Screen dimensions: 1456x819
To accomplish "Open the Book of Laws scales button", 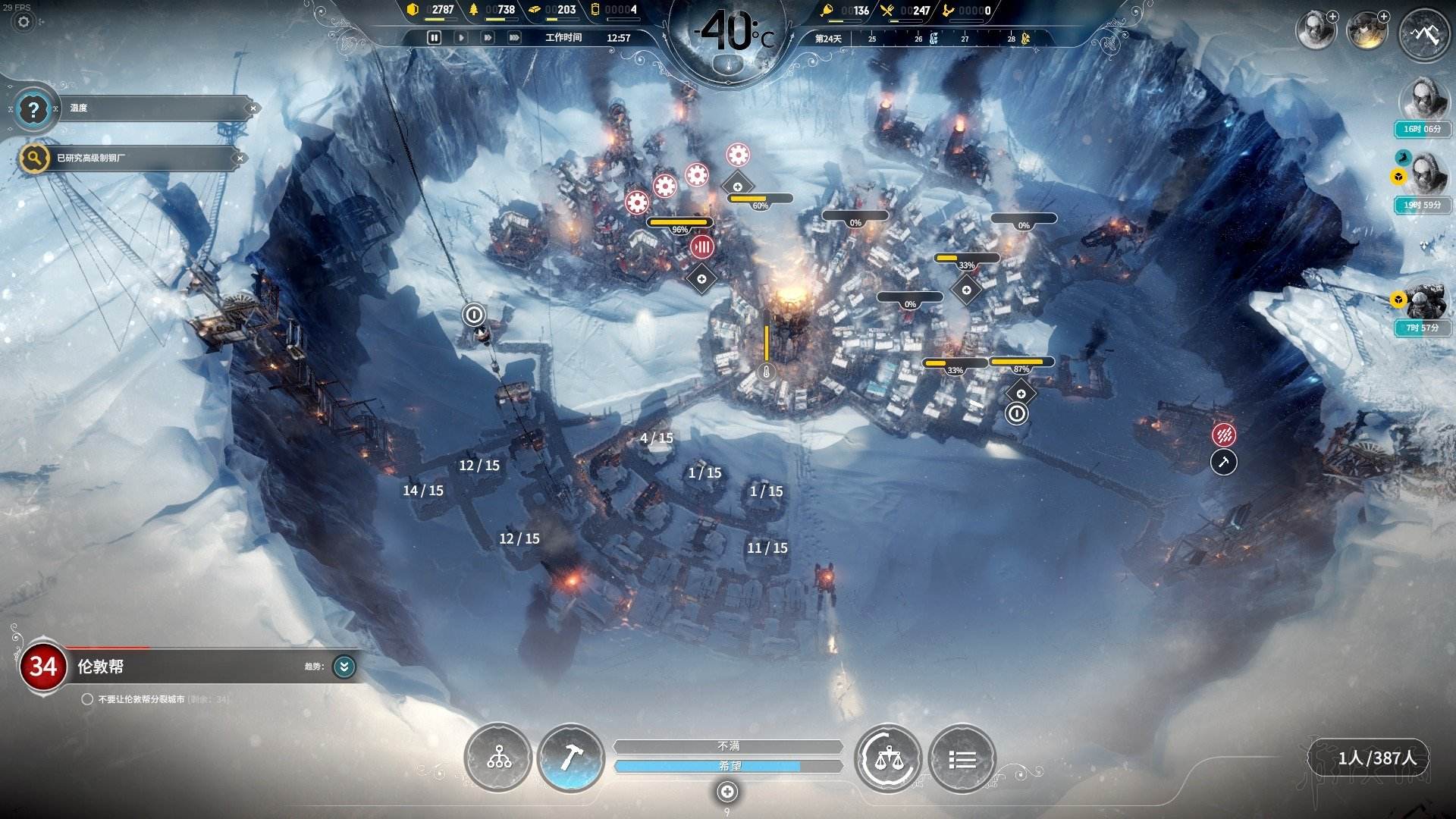I will point(887,758).
